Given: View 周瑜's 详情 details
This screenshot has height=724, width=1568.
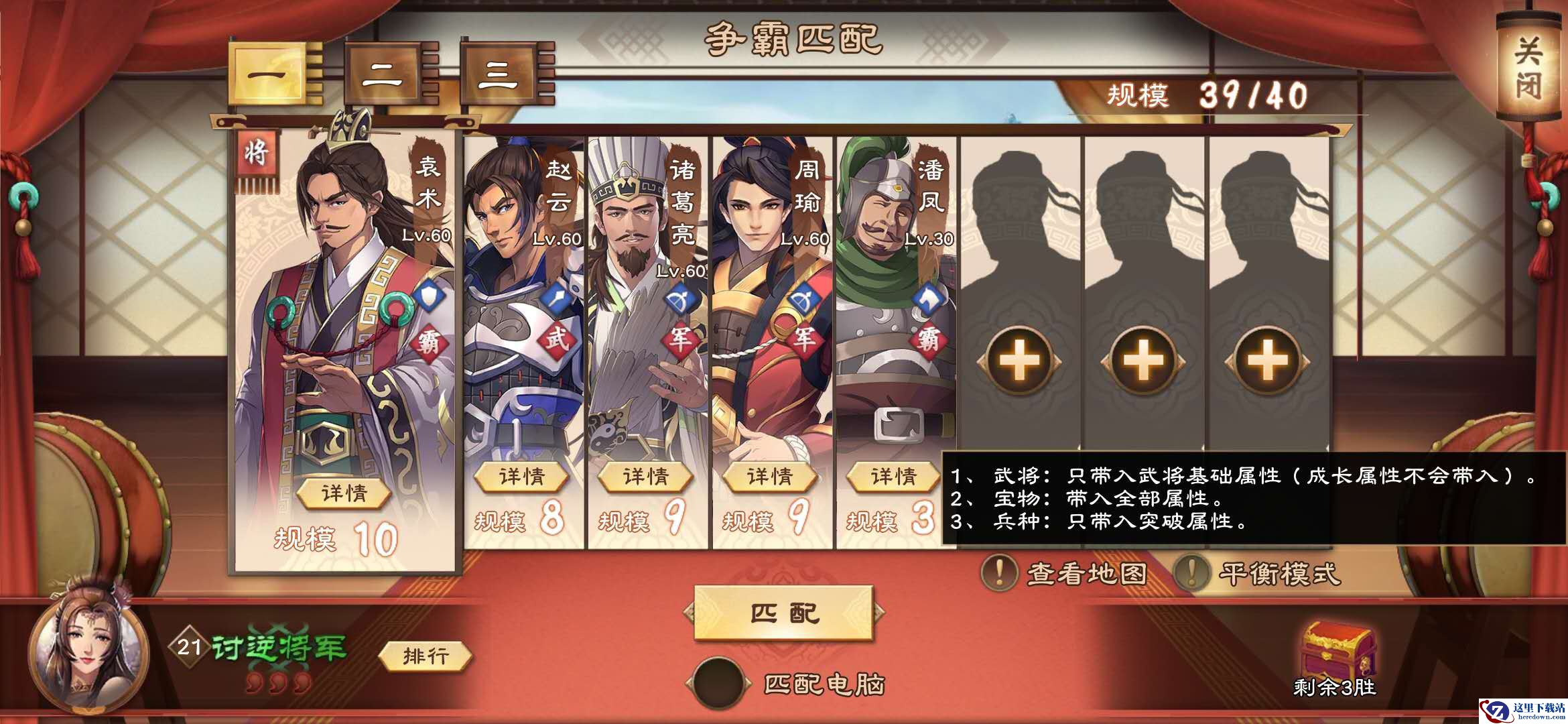Looking at the screenshot, I should click(x=769, y=477).
